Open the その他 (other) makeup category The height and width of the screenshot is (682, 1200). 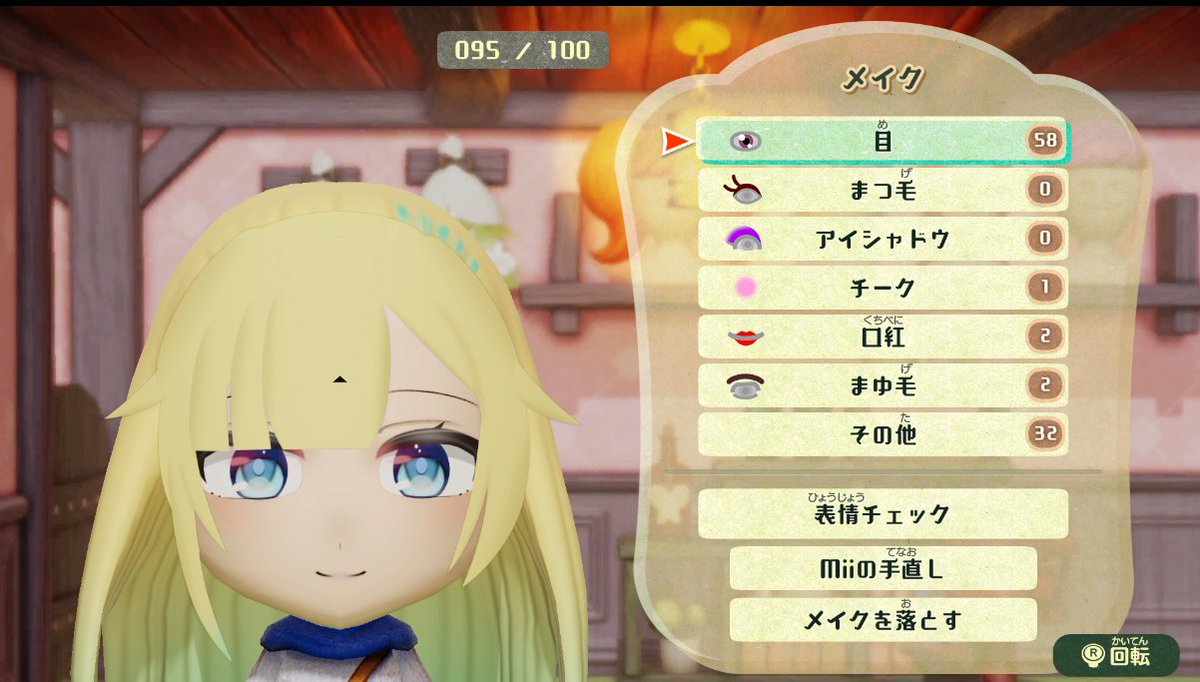click(882, 435)
